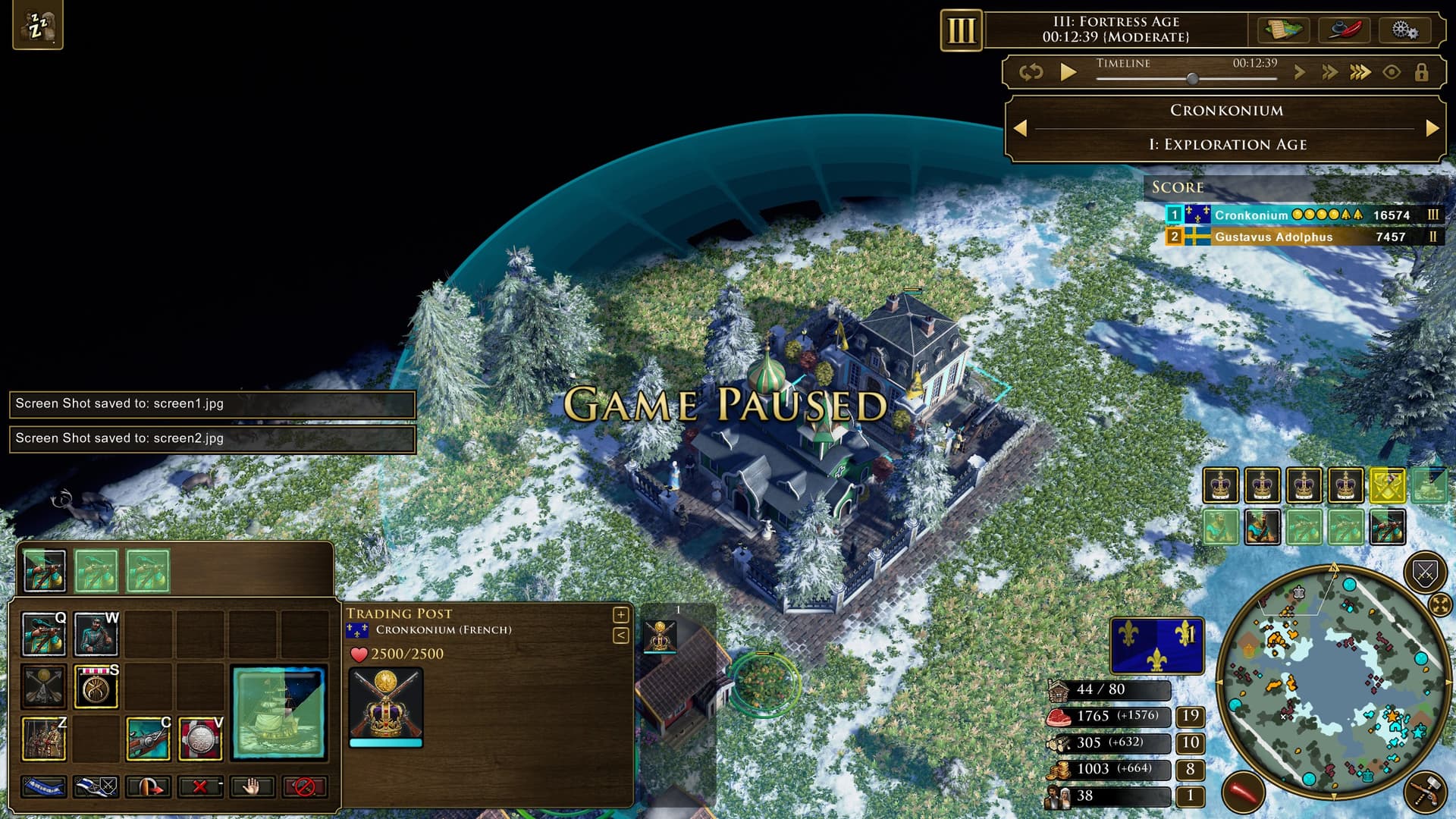The height and width of the screenshot is (819, 1456).
Task: Play the replay timeline
Action: coord(1068,72)
